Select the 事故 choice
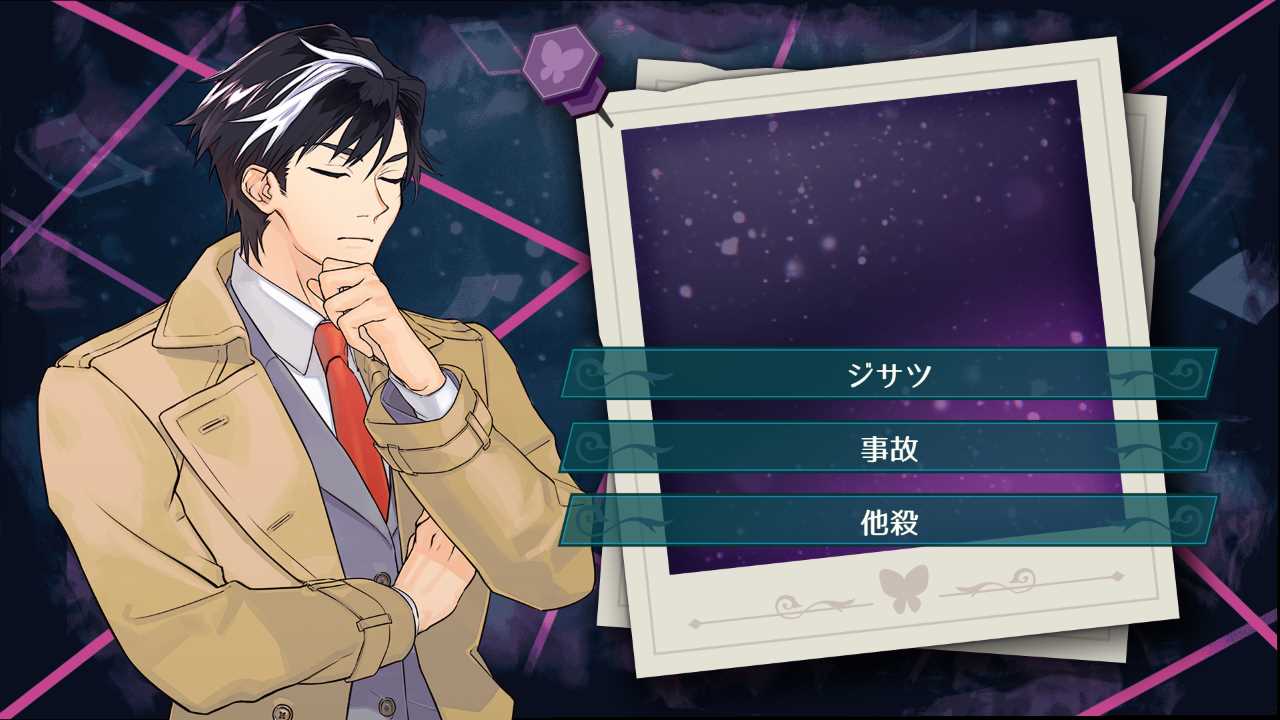 889,448
